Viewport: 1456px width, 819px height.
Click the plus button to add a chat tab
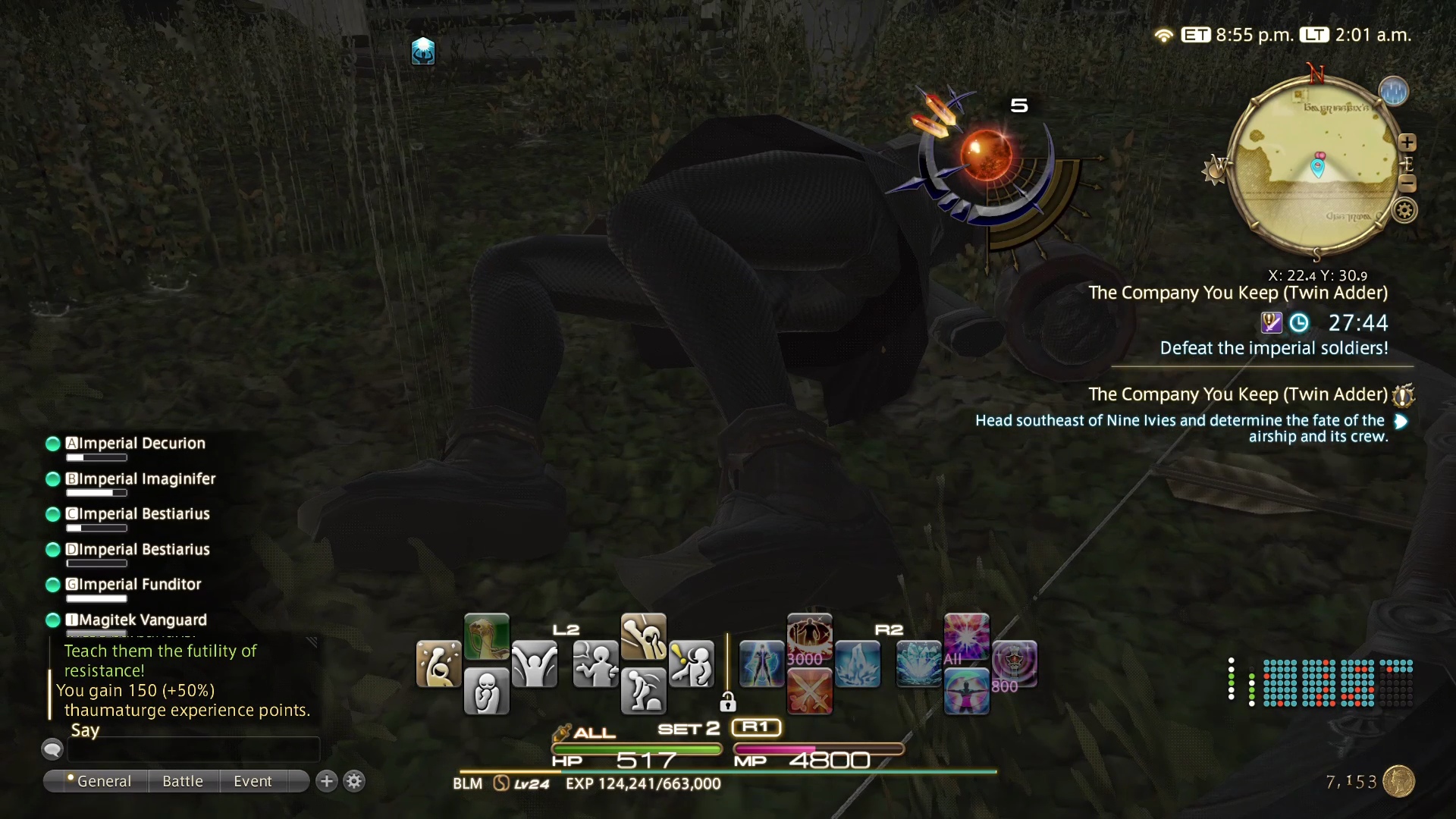[326, 781]
